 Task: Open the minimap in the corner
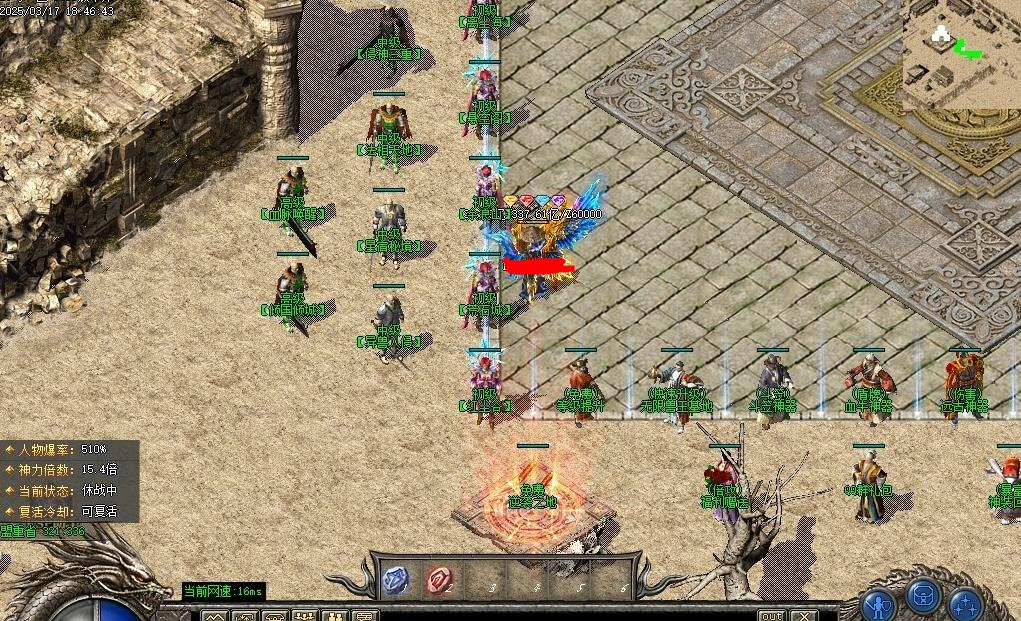tap(961, 54)
